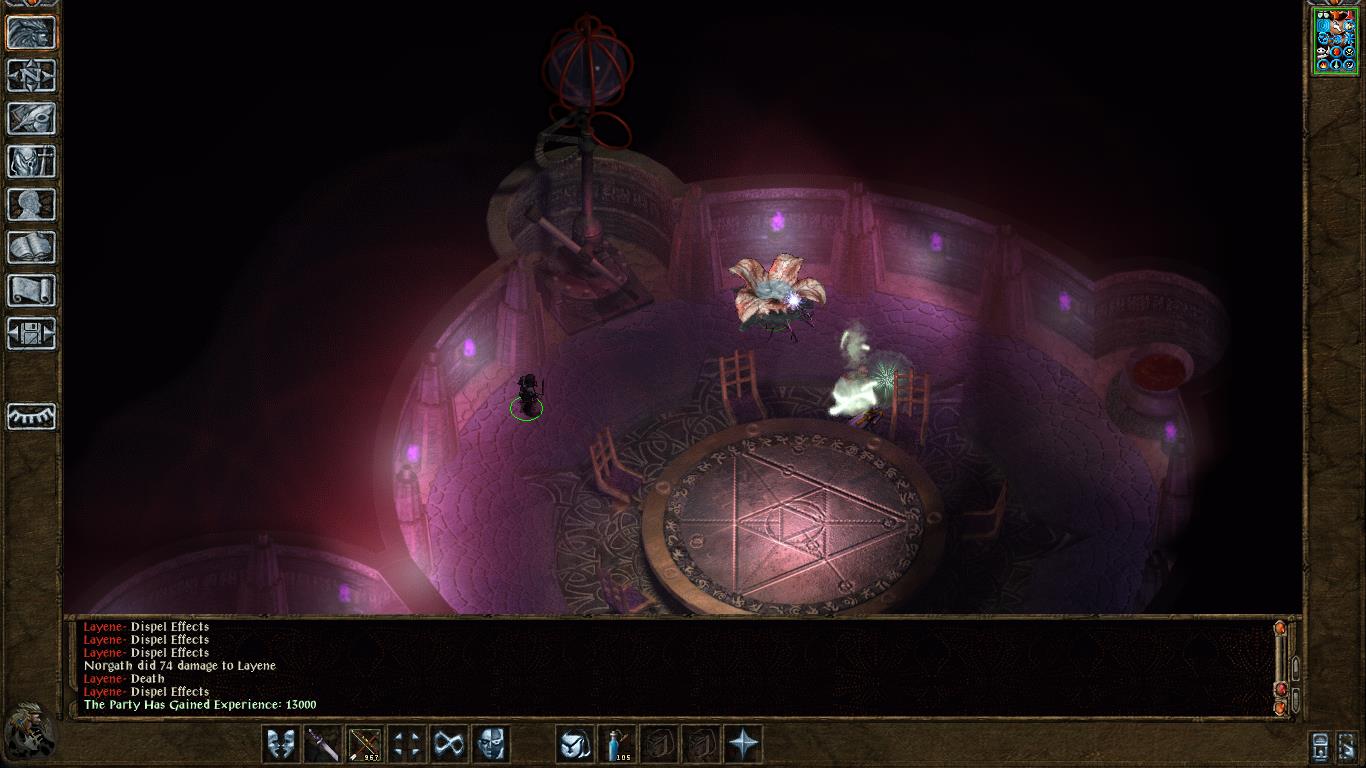Click the eye-shaped button in the left sidebar
Viewport: 1366px width, 768px height.
31,415
